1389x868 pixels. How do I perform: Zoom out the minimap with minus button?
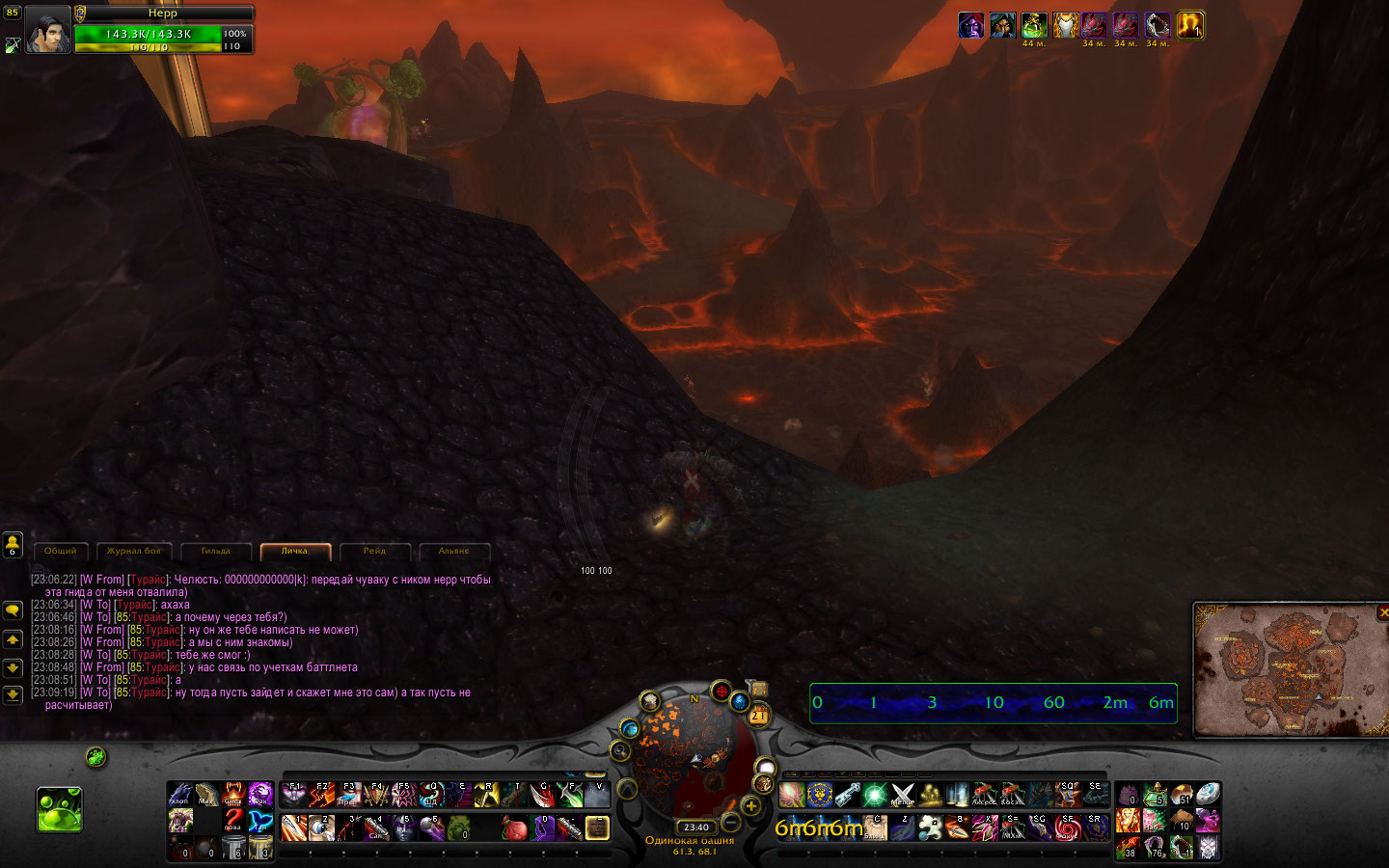coord(731,823)
